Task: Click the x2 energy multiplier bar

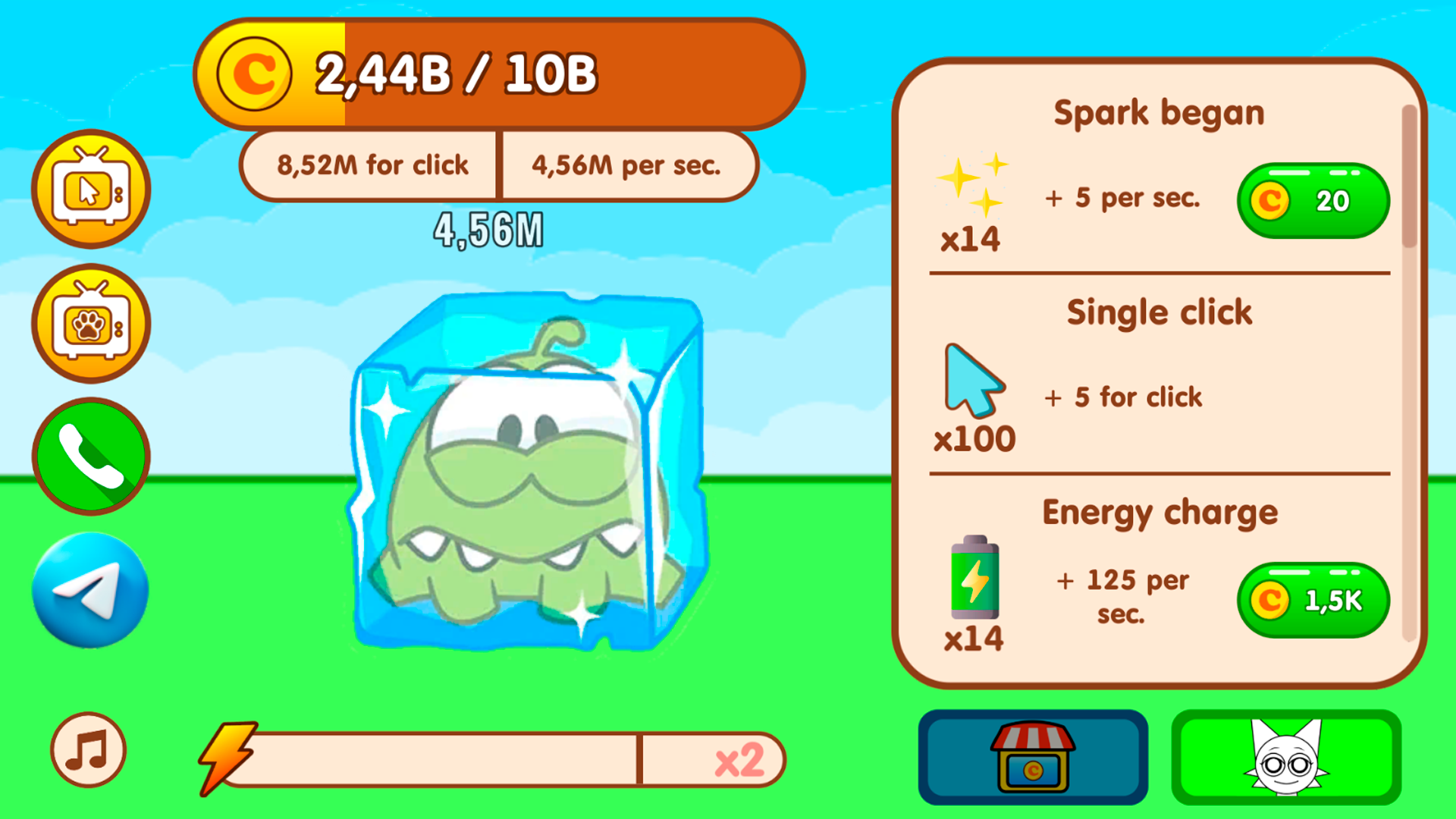Action: pyautogui.click(x=742, y=761)
